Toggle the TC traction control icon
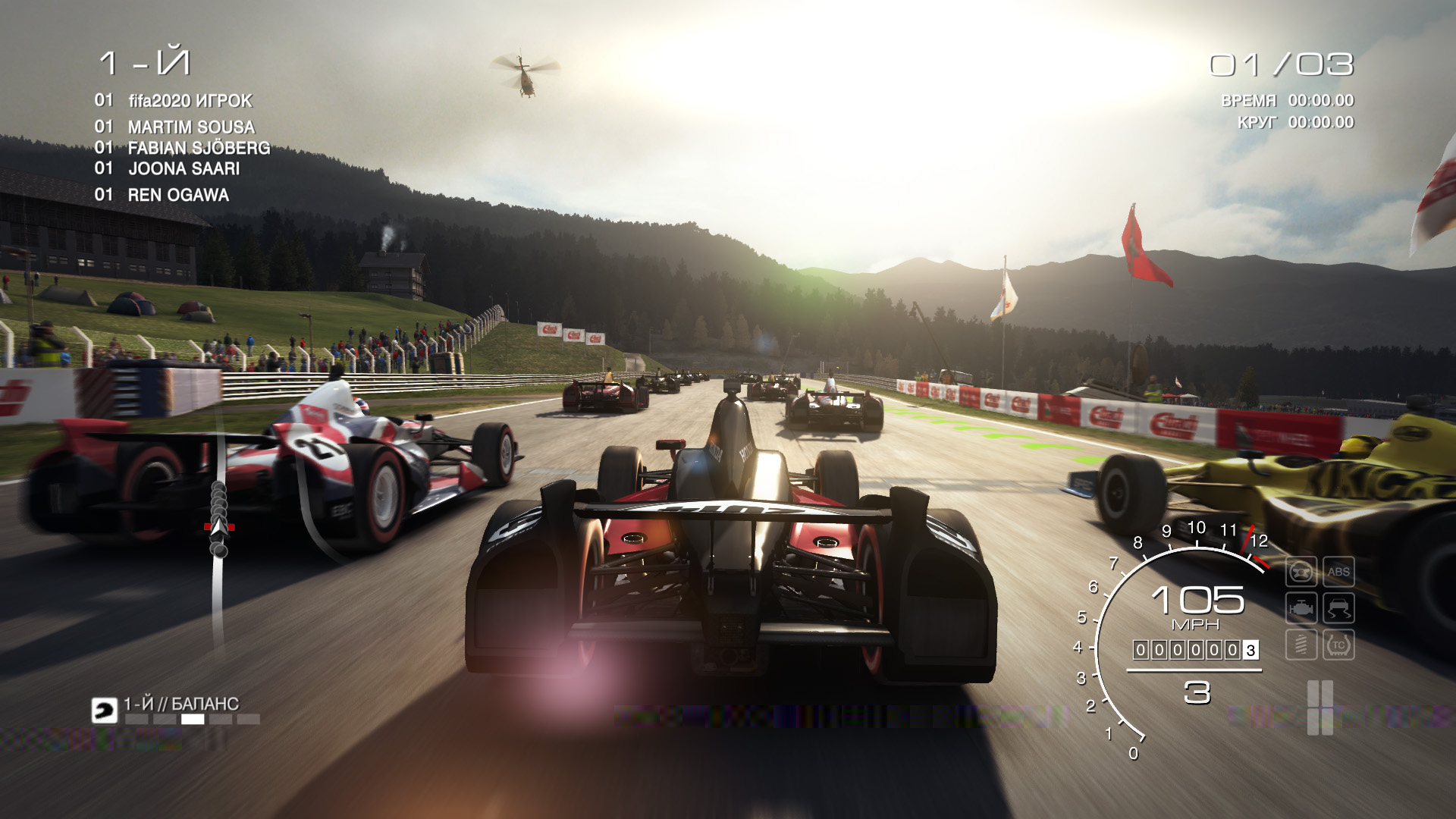Screen dimensions: 1456x819 (1338, 645)
